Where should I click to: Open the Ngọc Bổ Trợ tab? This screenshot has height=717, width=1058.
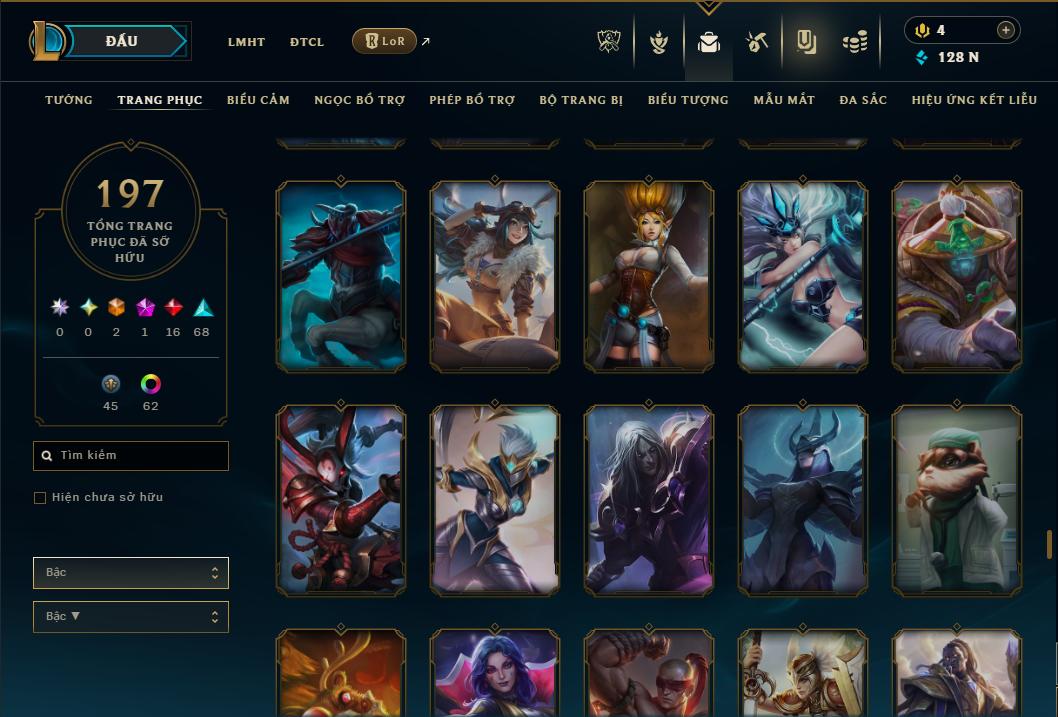[x=359, y=100]
